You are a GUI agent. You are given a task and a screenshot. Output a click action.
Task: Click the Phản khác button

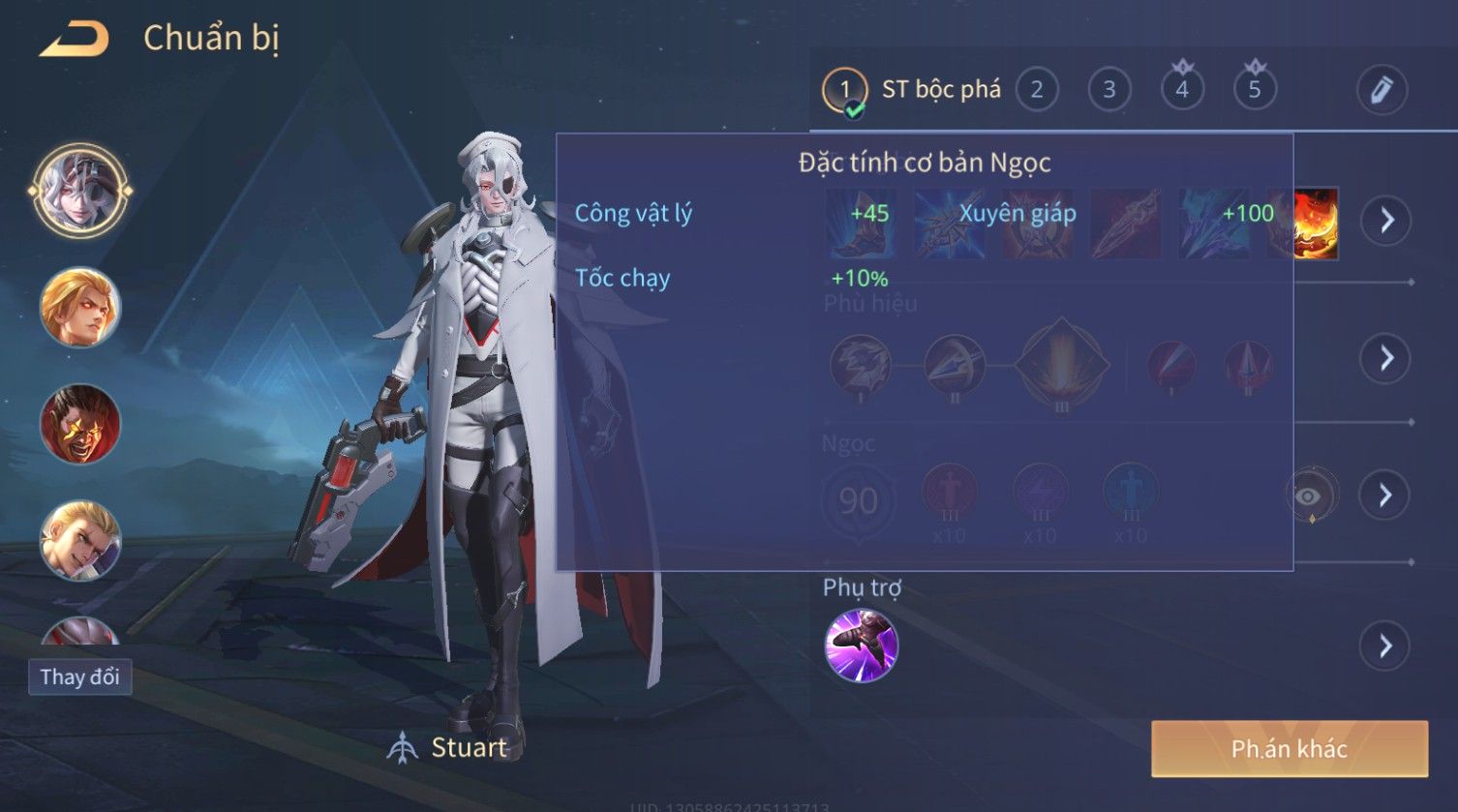[1289, 748]
